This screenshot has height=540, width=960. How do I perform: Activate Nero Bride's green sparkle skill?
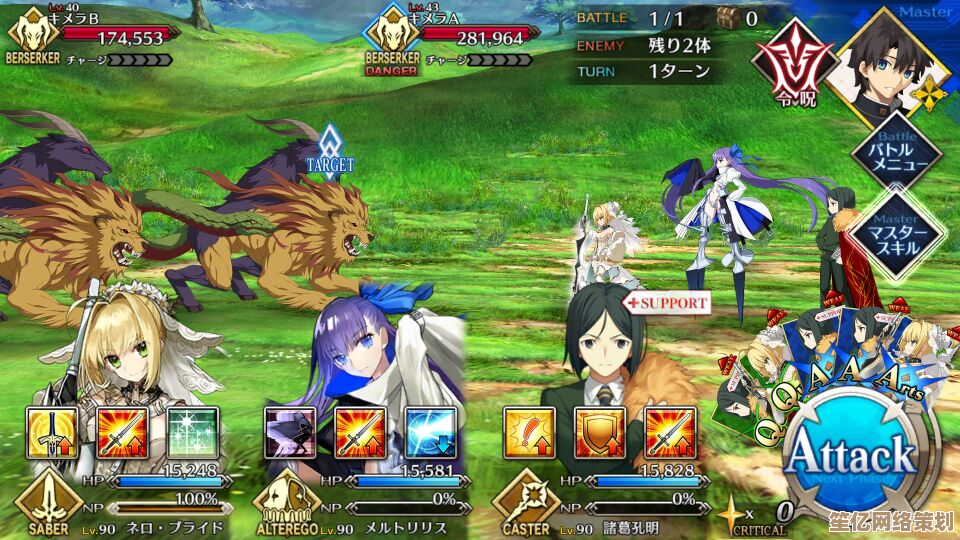(191, 432)
